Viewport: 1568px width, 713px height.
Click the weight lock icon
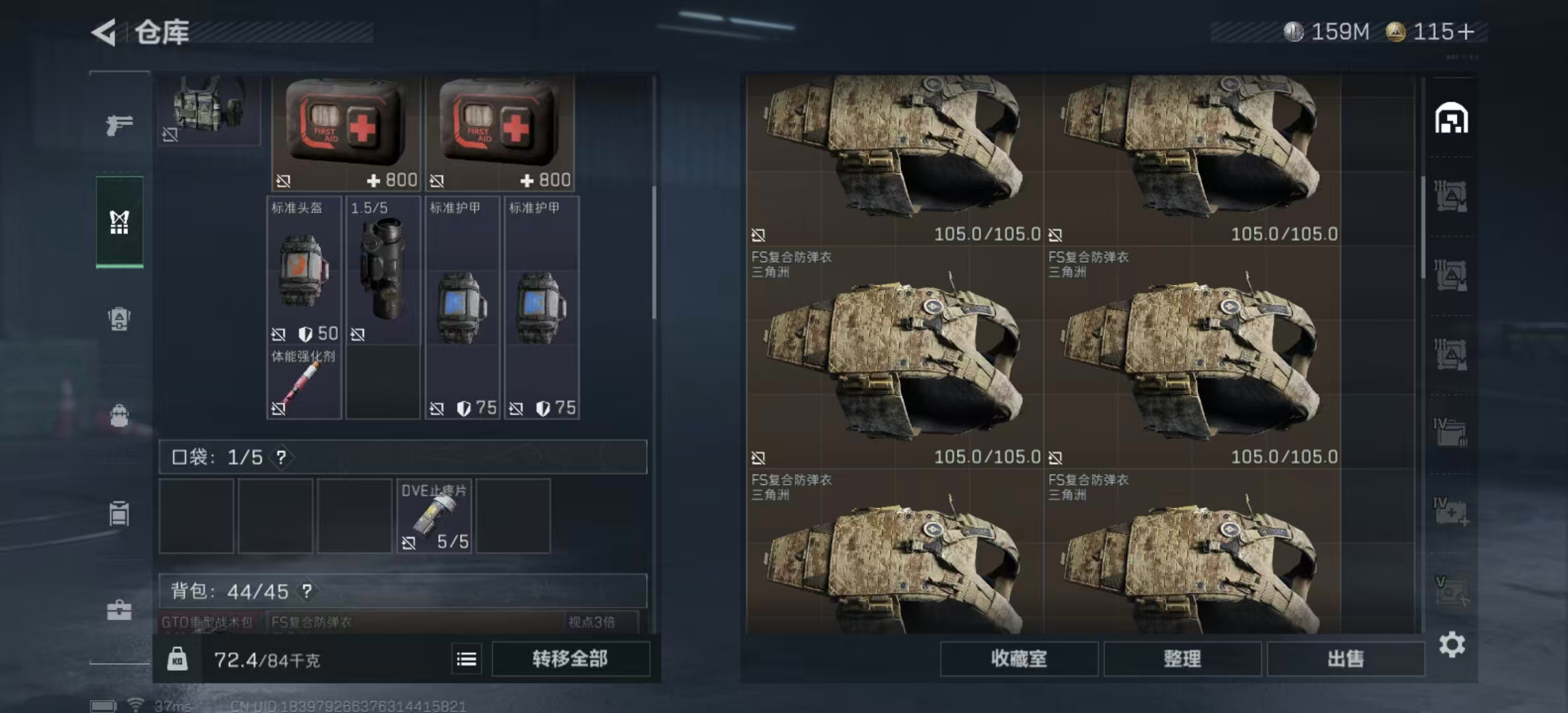[177, 659]
